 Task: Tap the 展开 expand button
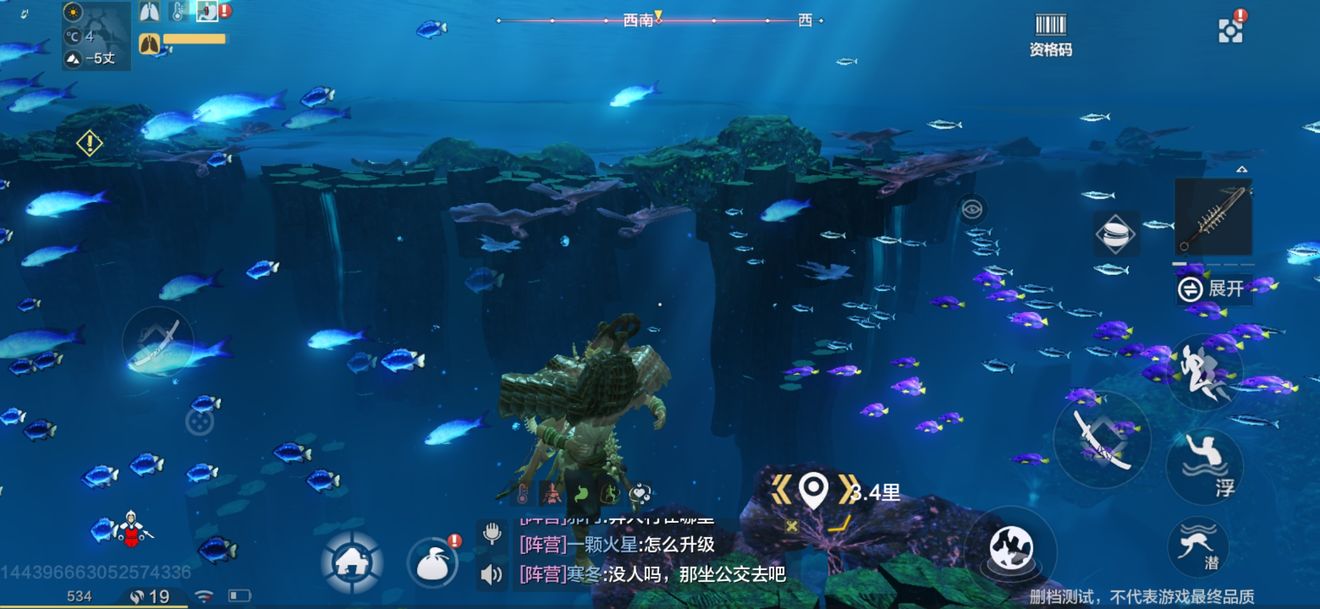pos(1215,289)
